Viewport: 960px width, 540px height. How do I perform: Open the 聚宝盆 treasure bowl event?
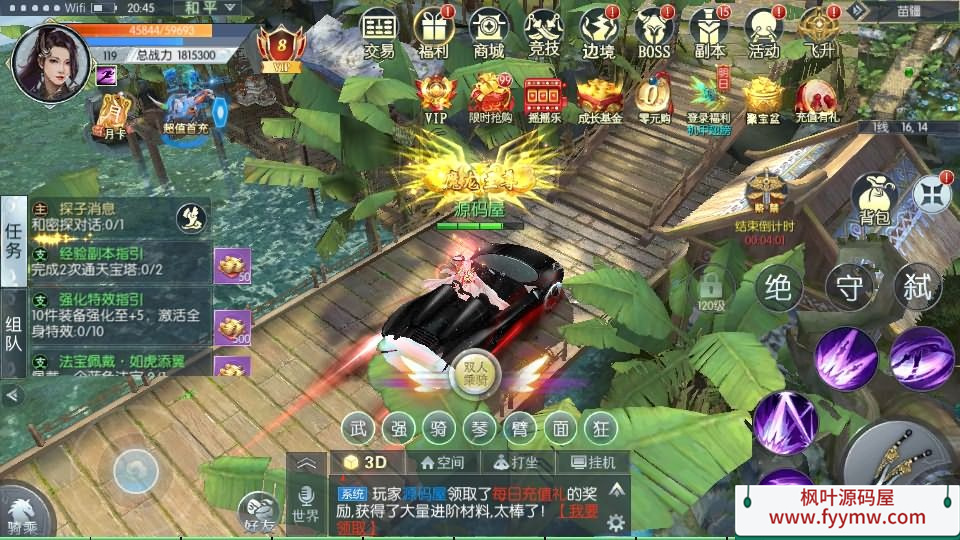coord(763,100)
